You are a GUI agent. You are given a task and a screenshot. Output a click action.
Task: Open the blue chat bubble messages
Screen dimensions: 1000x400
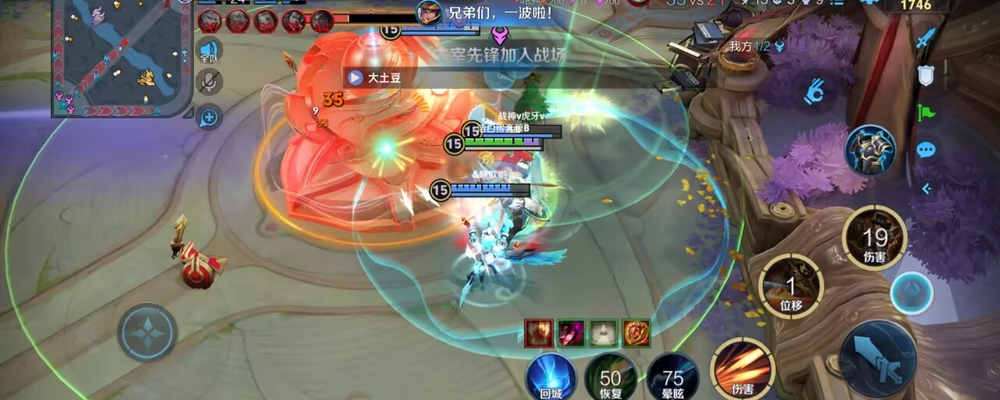coord(926,150)
